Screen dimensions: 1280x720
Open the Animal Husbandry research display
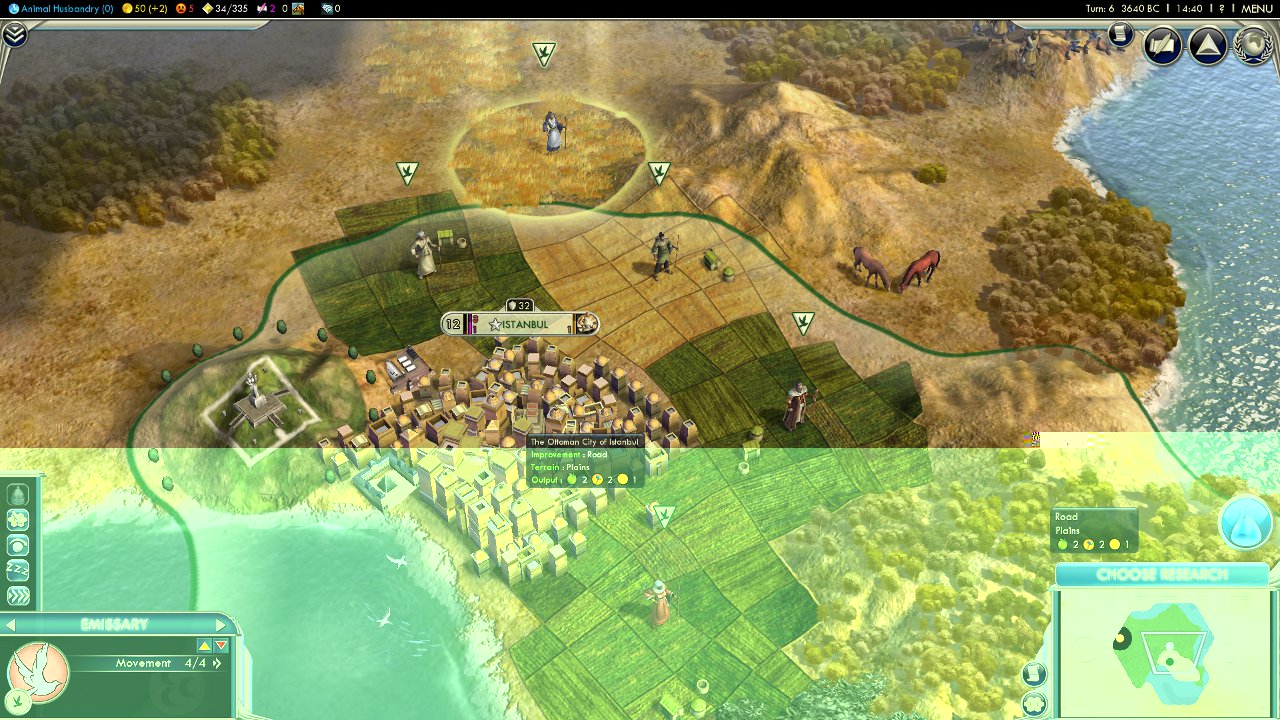coord(60,8)
